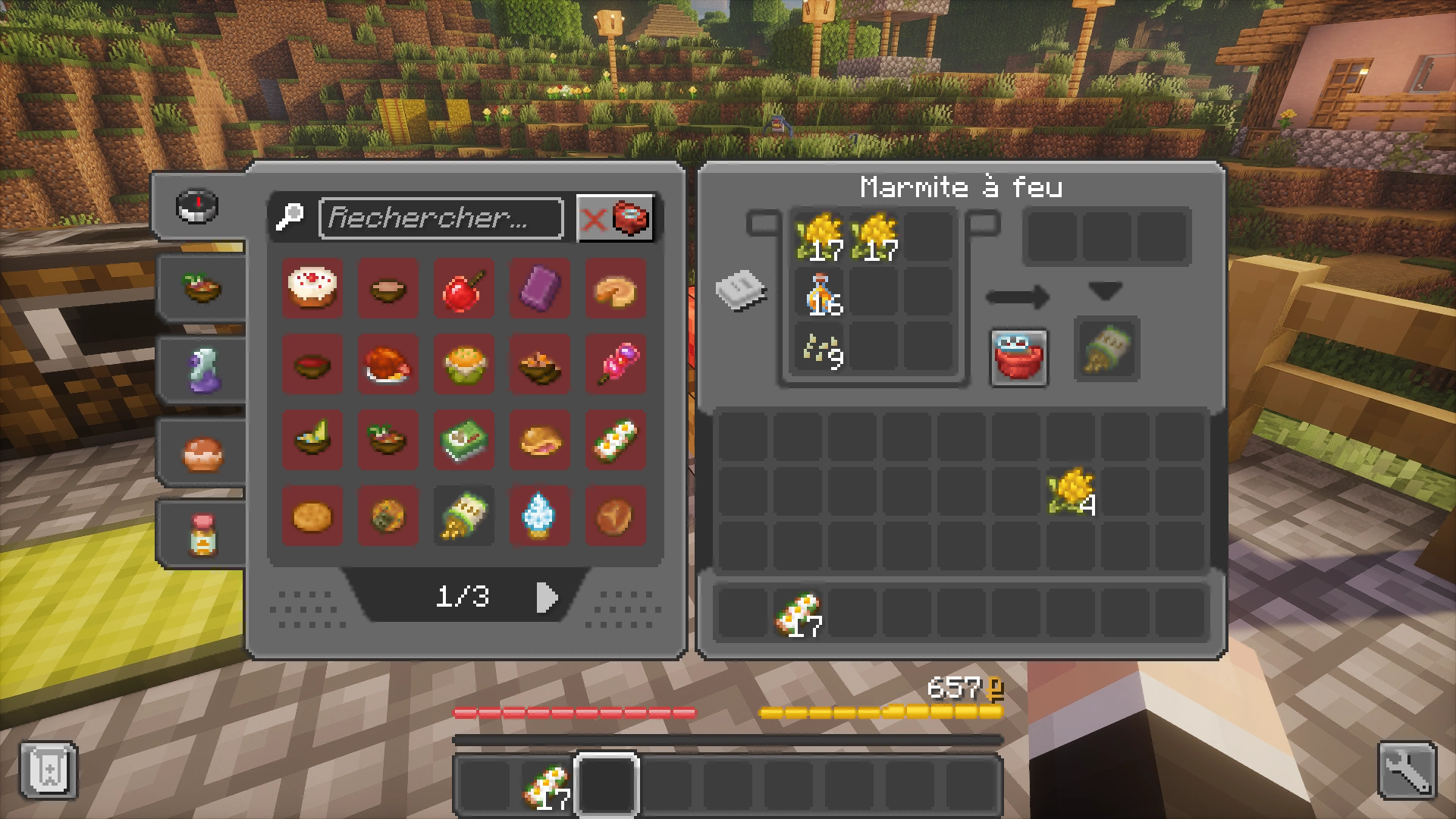Switch to the stew bowl tab in the sidebar
1456x819 pixels.
[201, 287]
